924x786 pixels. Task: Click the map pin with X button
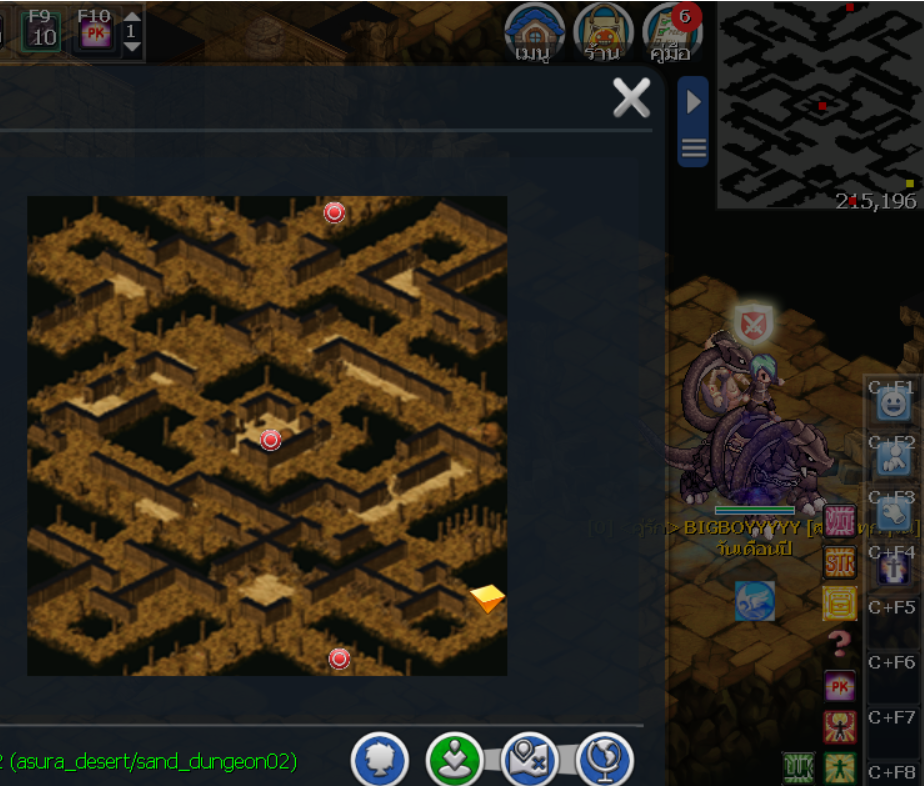[530, 761]
